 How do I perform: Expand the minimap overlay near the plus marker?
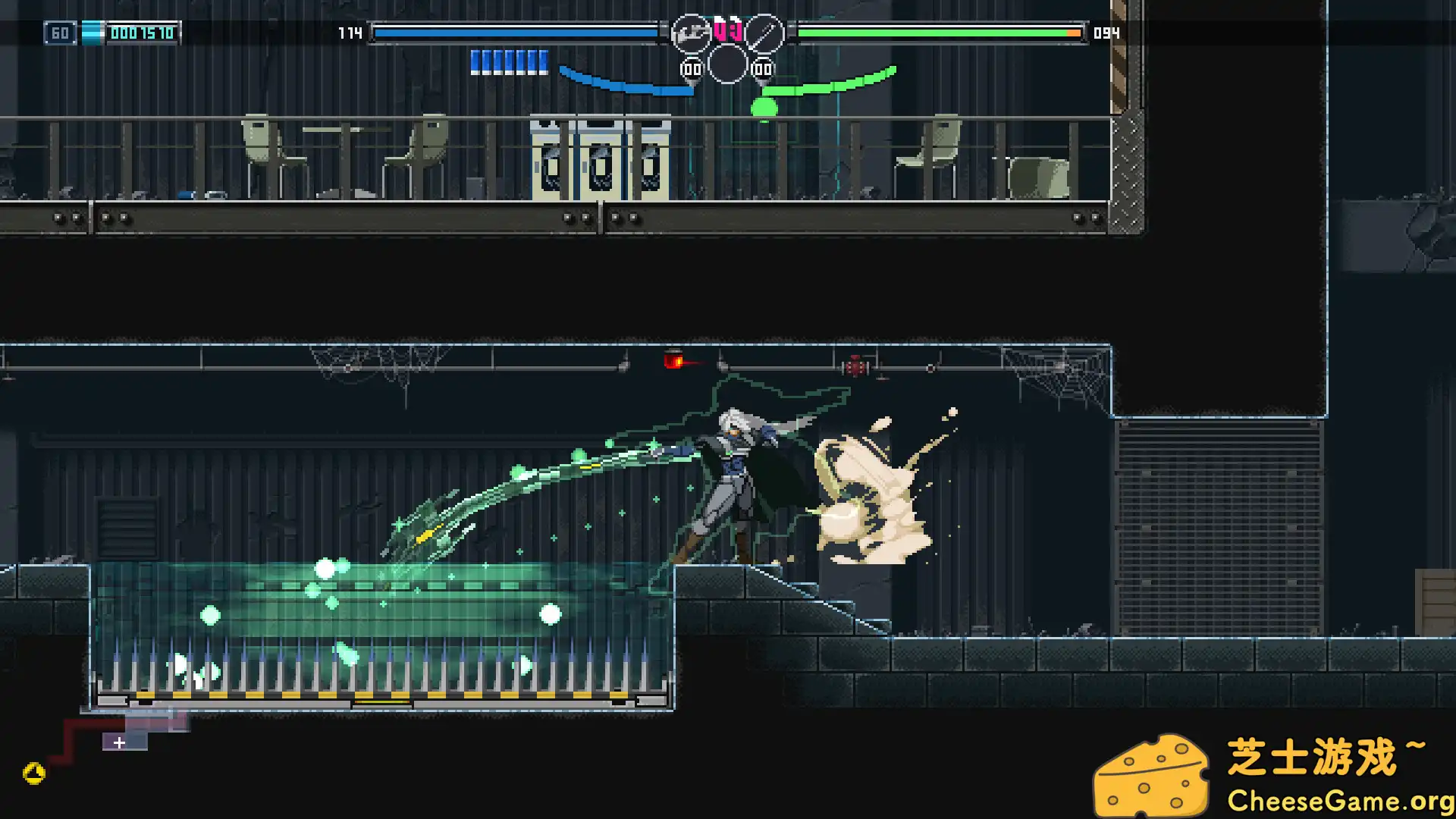point(119,743)
